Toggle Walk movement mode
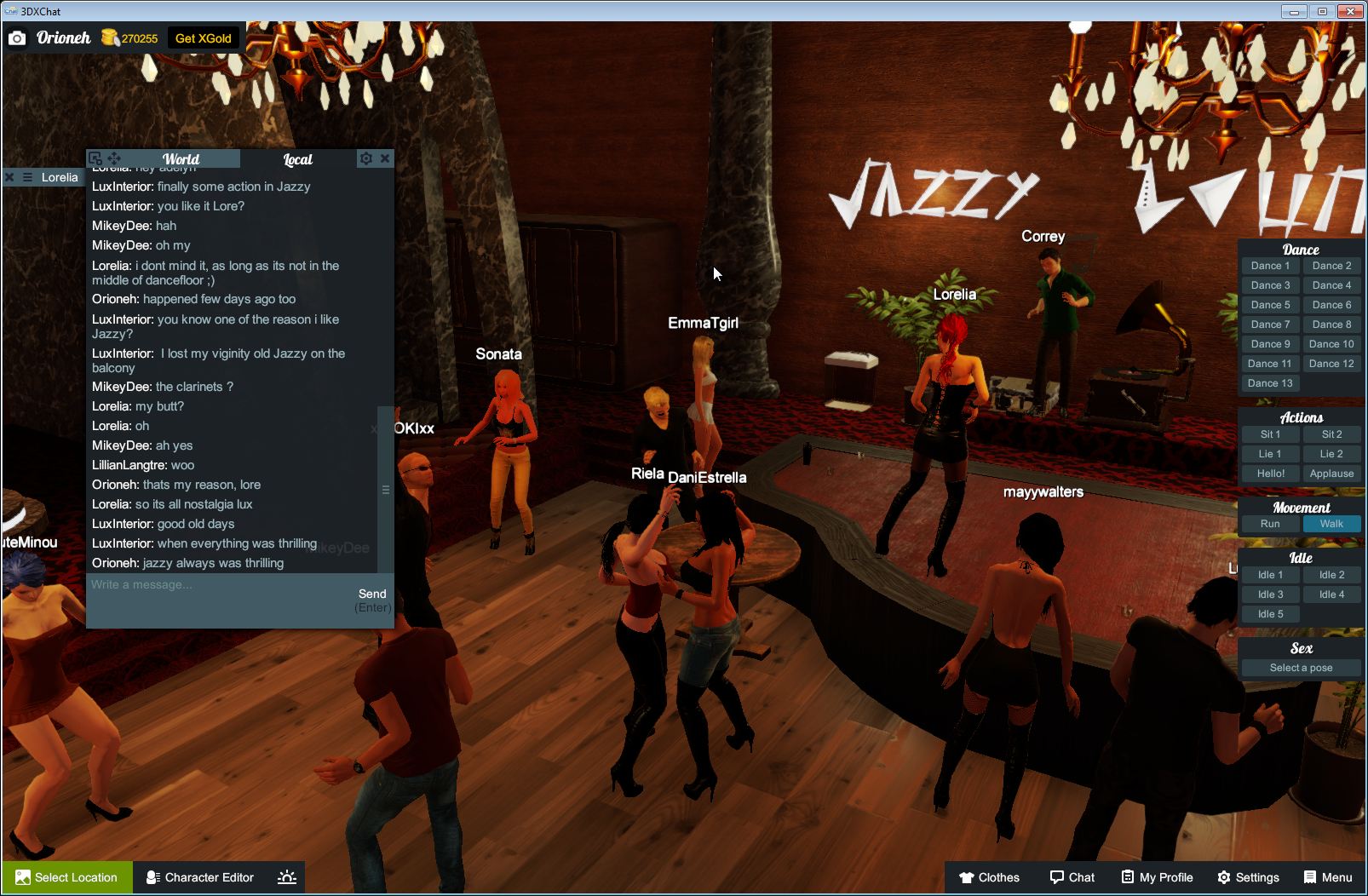Viewport: 1368px width, 896px height. (1331, 524)
